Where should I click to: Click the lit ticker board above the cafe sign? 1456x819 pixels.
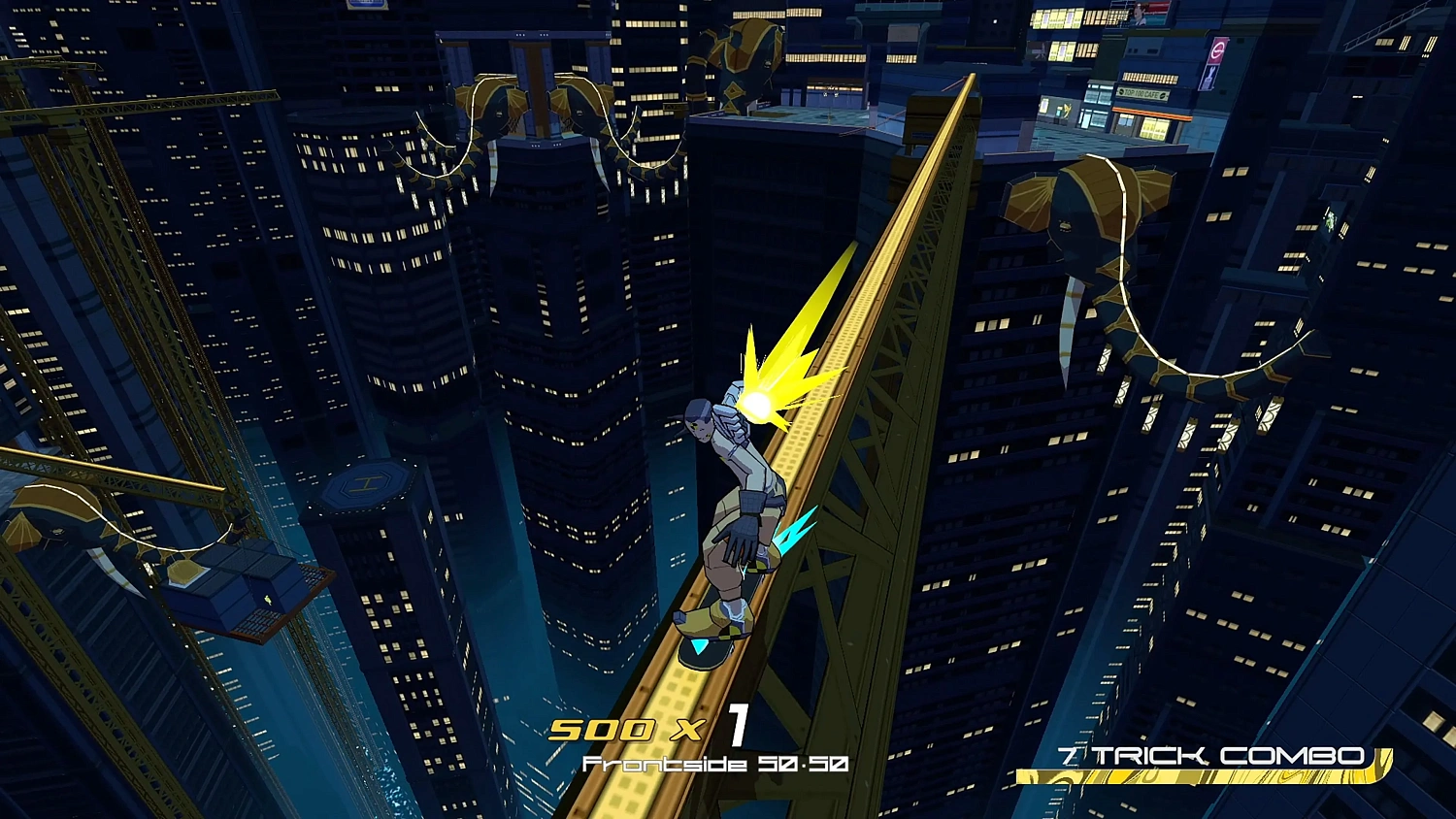[1150, 77]
